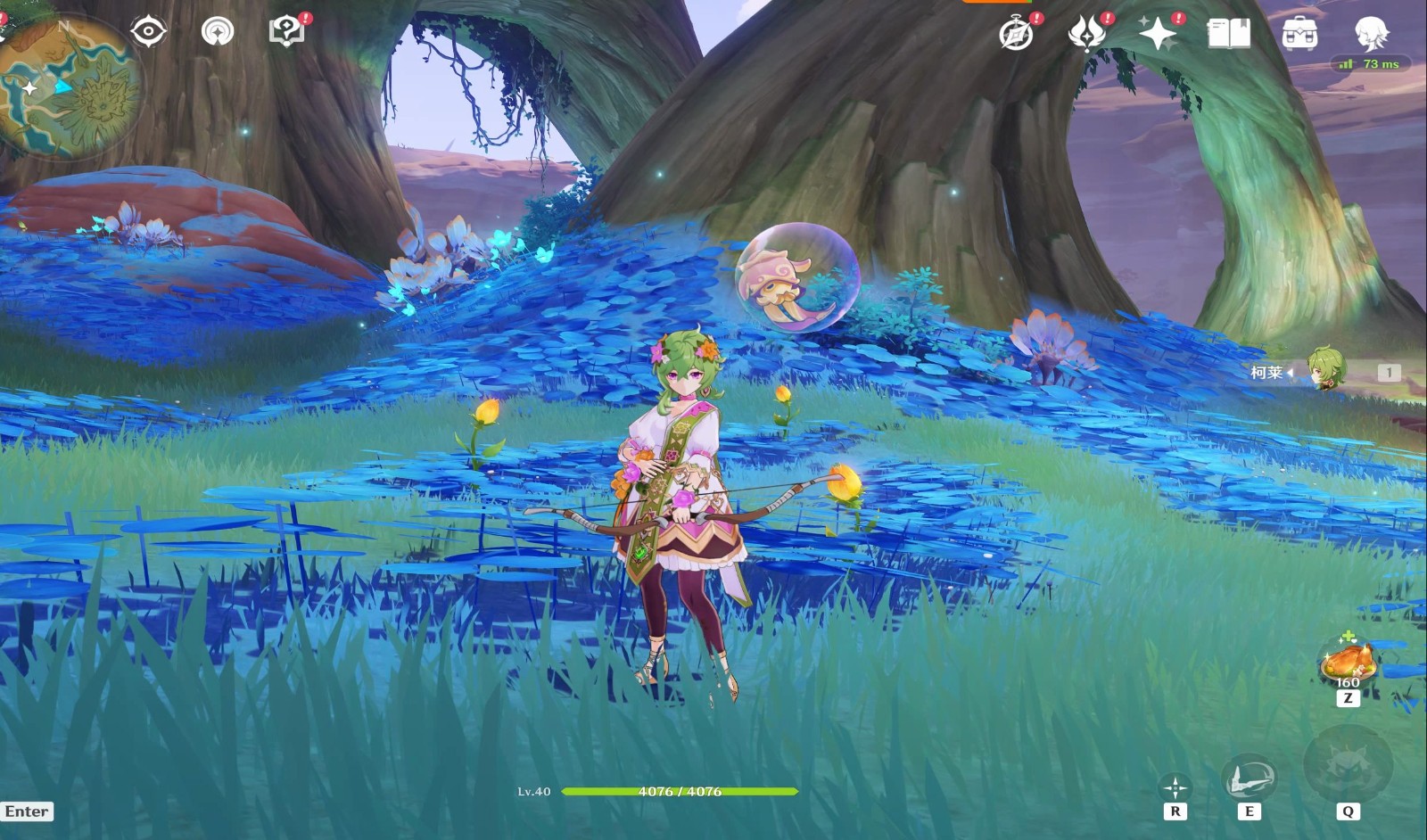This screenshot has width=1427, height=840.
Task: Activate the elemental burst icon
Action: (x=1348, y=767)
